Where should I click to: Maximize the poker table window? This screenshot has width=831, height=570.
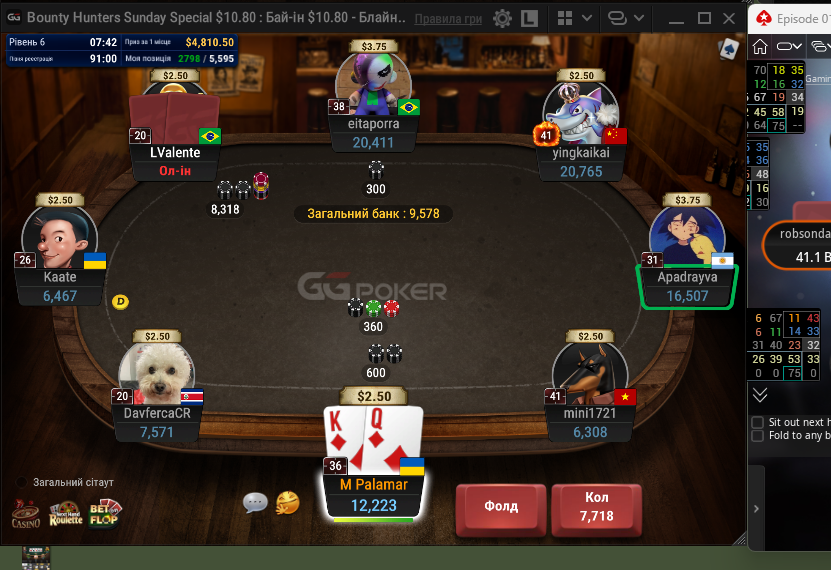704,19
